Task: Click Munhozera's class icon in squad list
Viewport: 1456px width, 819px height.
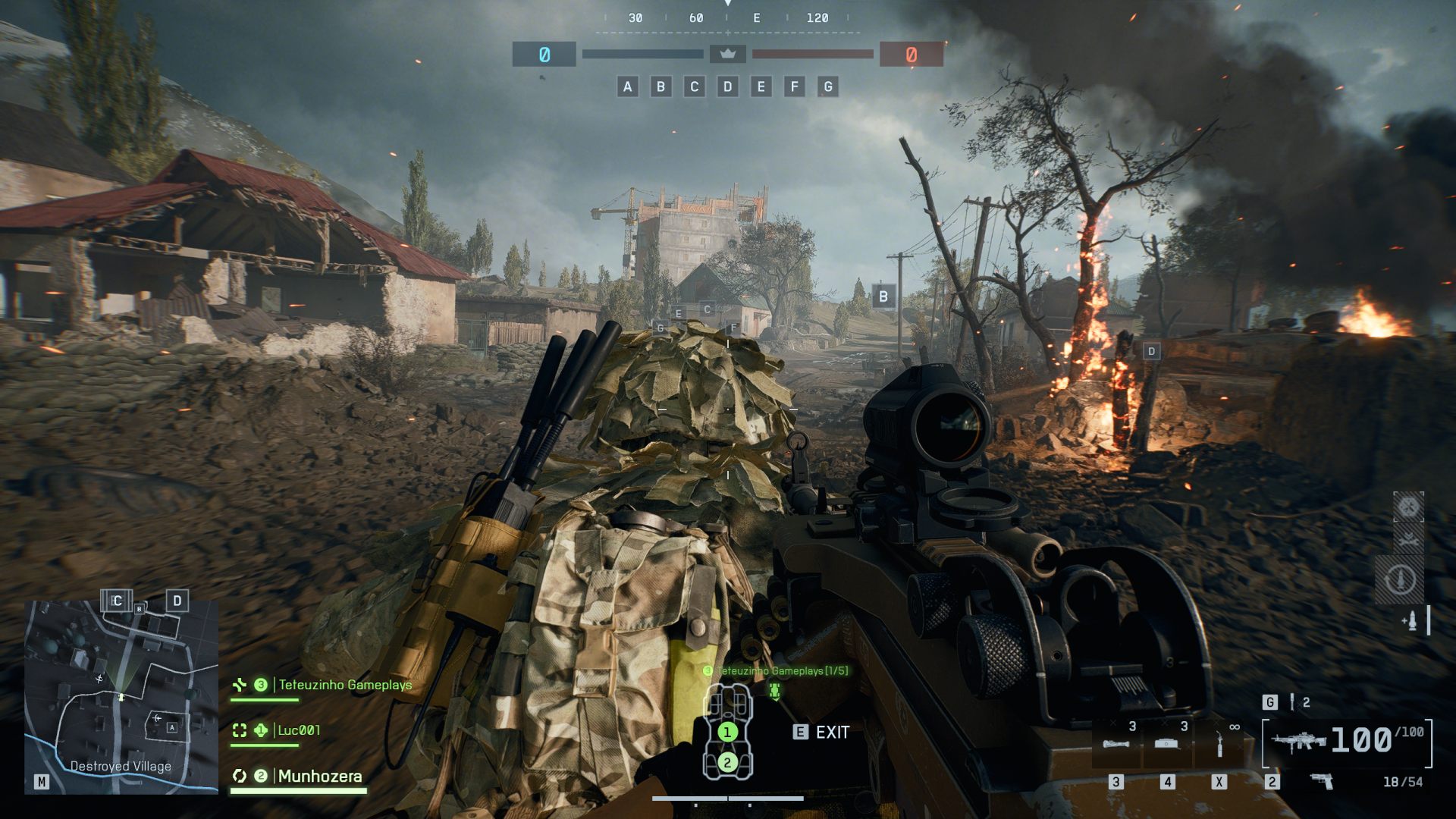Action: 240,777
